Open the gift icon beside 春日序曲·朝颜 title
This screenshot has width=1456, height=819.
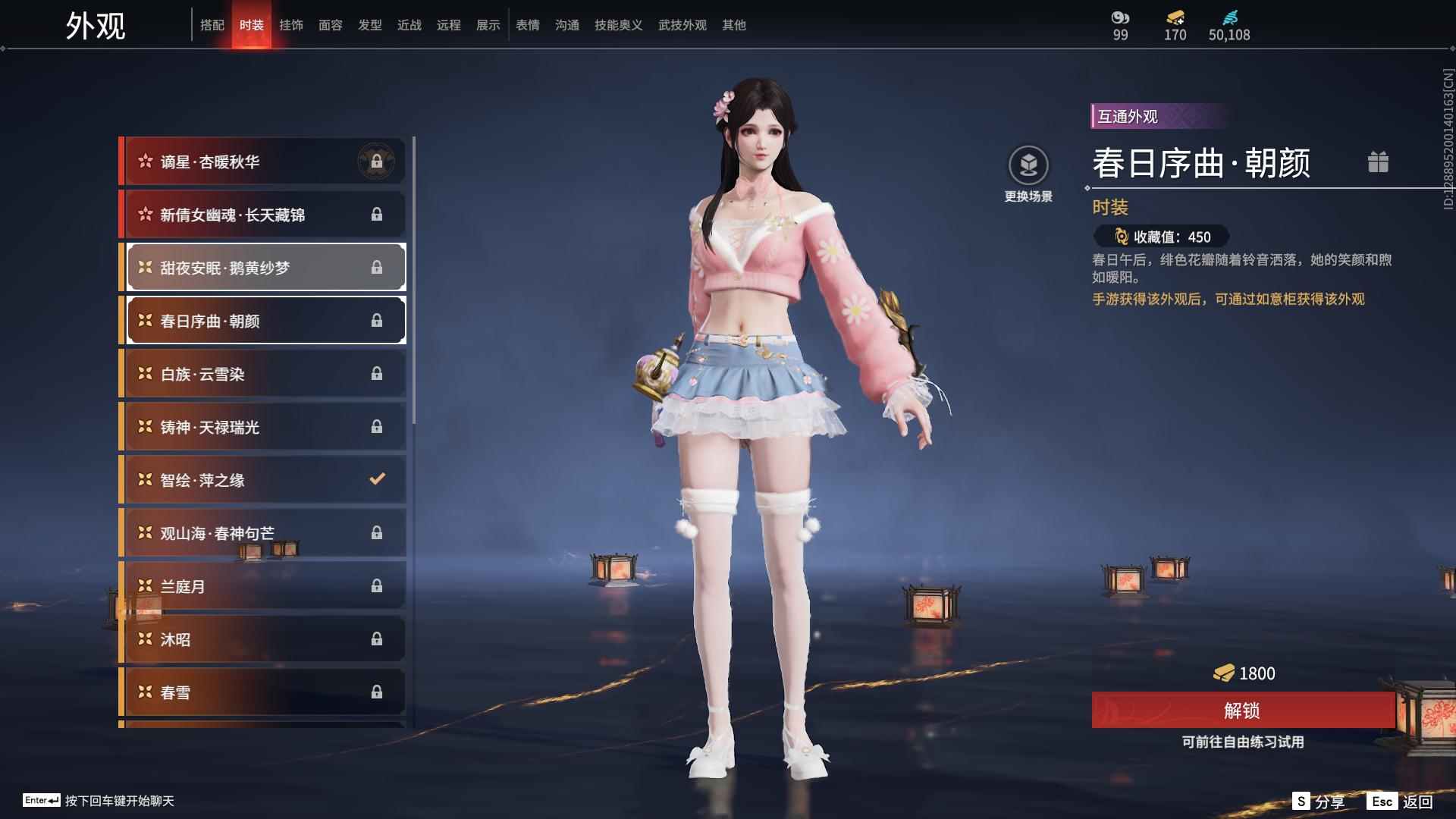pyautogui.click(x=1379, y=162)
